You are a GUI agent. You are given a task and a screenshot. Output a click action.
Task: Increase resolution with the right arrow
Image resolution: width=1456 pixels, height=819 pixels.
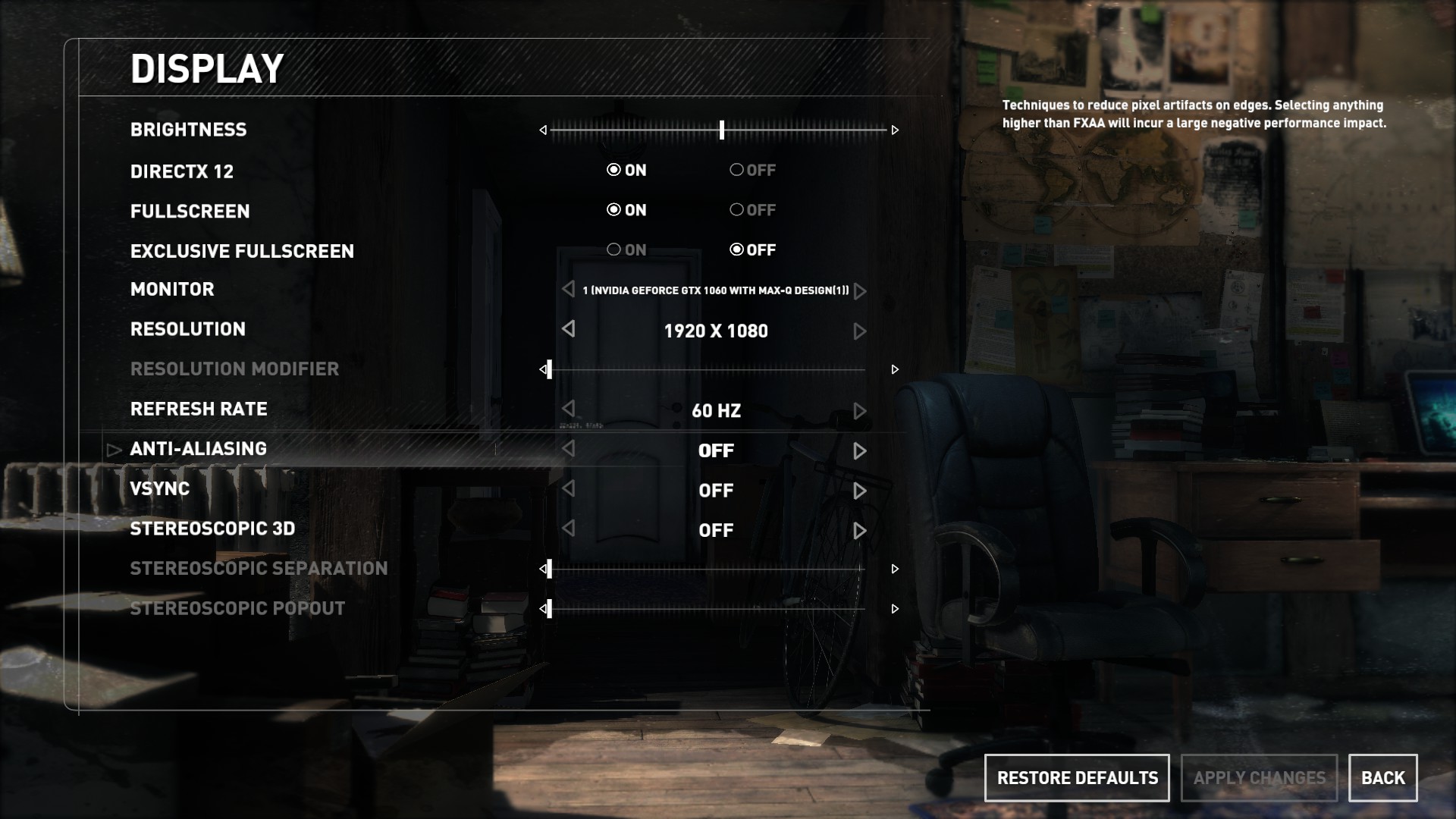[x=859, y=331]
